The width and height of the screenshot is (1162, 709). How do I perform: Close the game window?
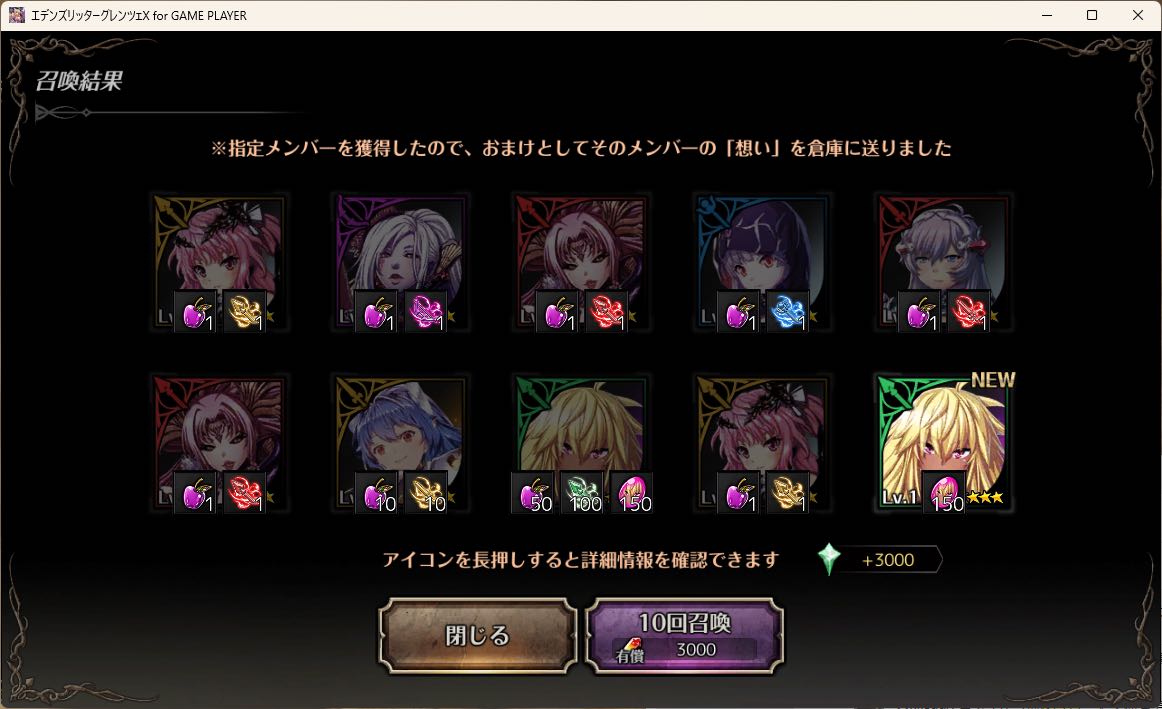click(1138, 15)
